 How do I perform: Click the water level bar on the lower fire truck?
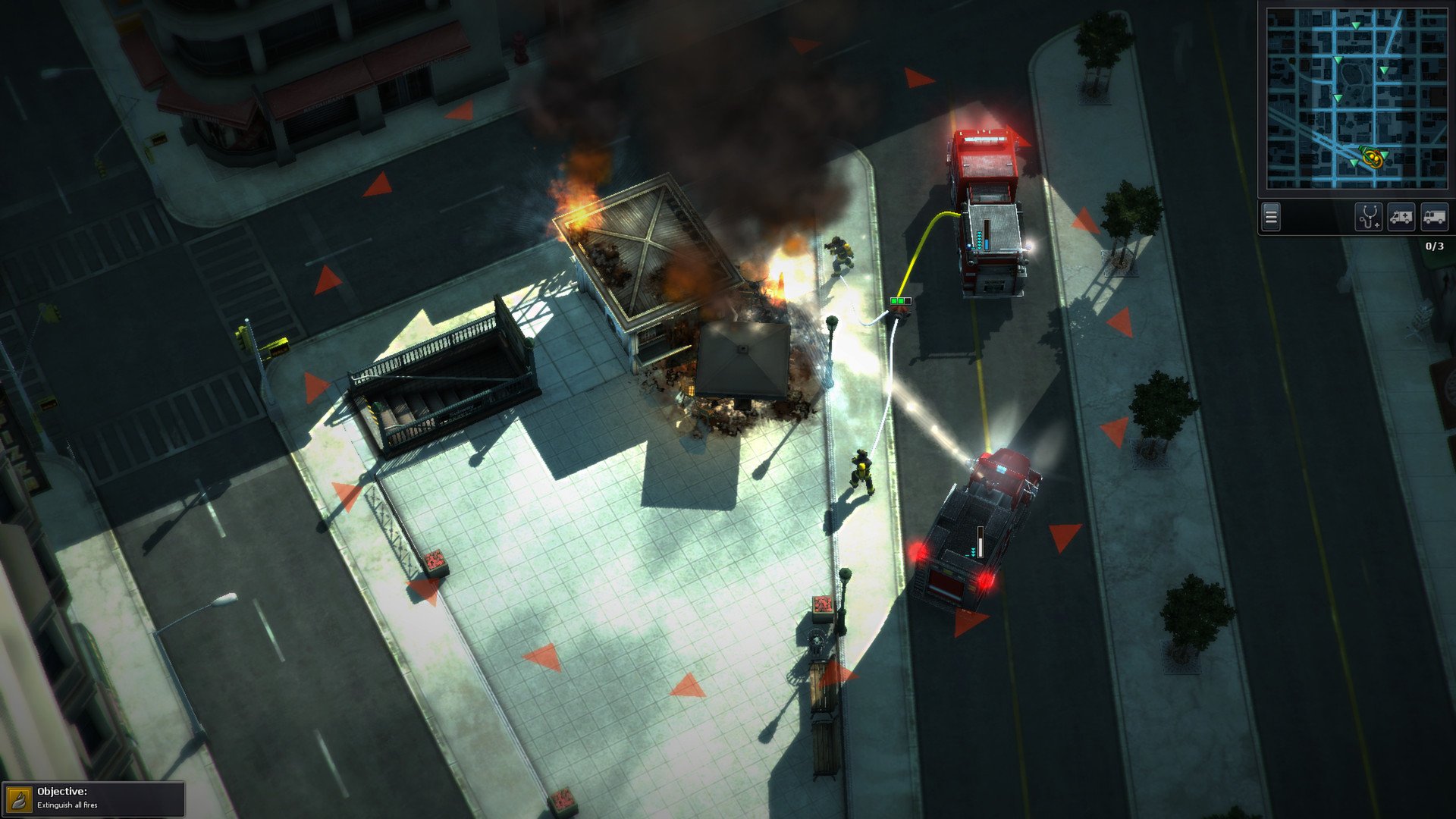click(981, 541)
